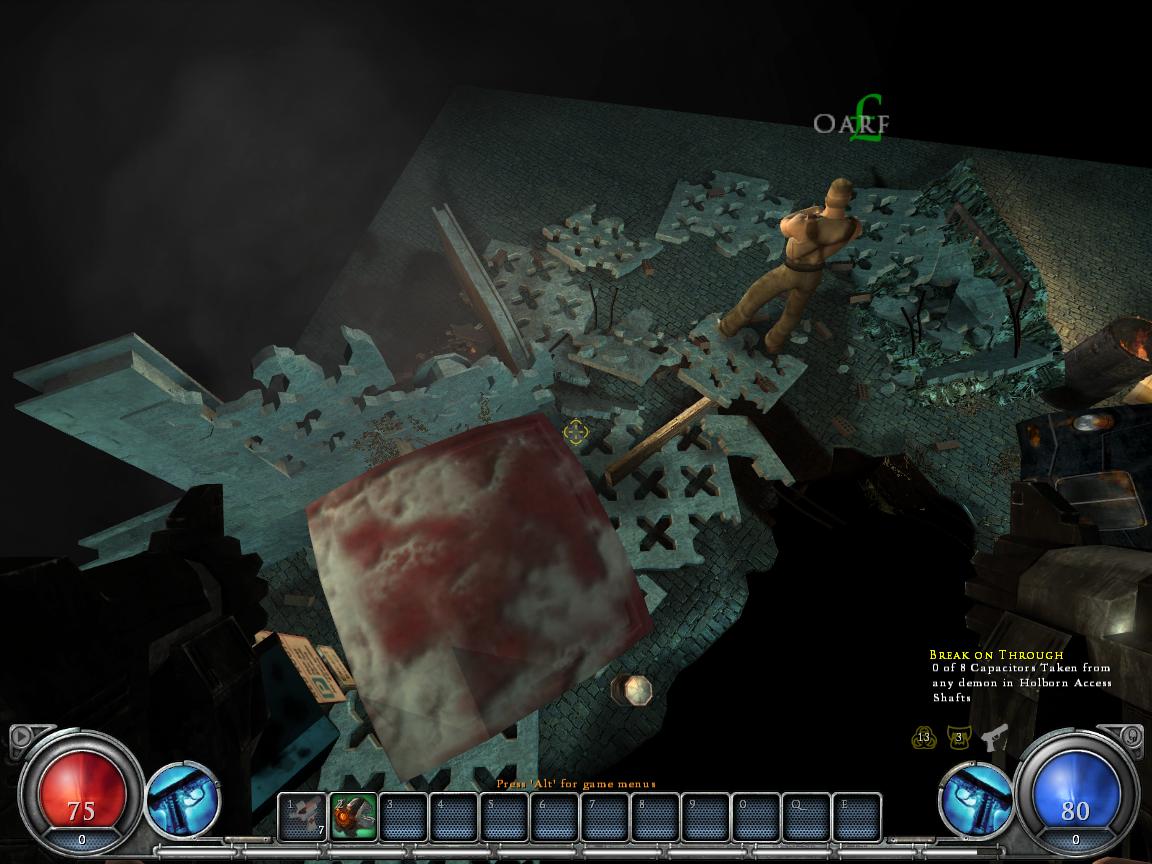The image size is (1152, 864).
Task: Activate the green skill in hotbar slot 2
Action: tap(353, 817)
